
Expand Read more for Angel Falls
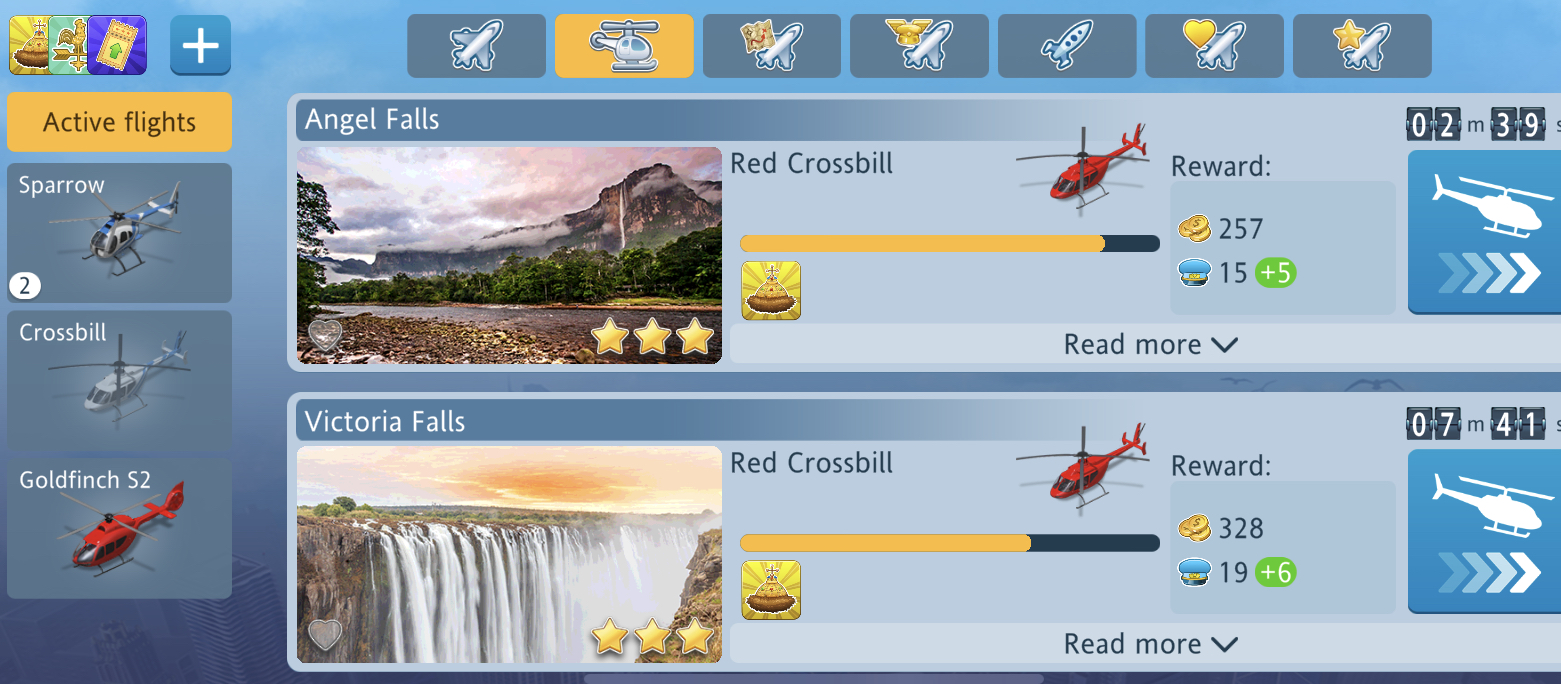(1150, 345)
